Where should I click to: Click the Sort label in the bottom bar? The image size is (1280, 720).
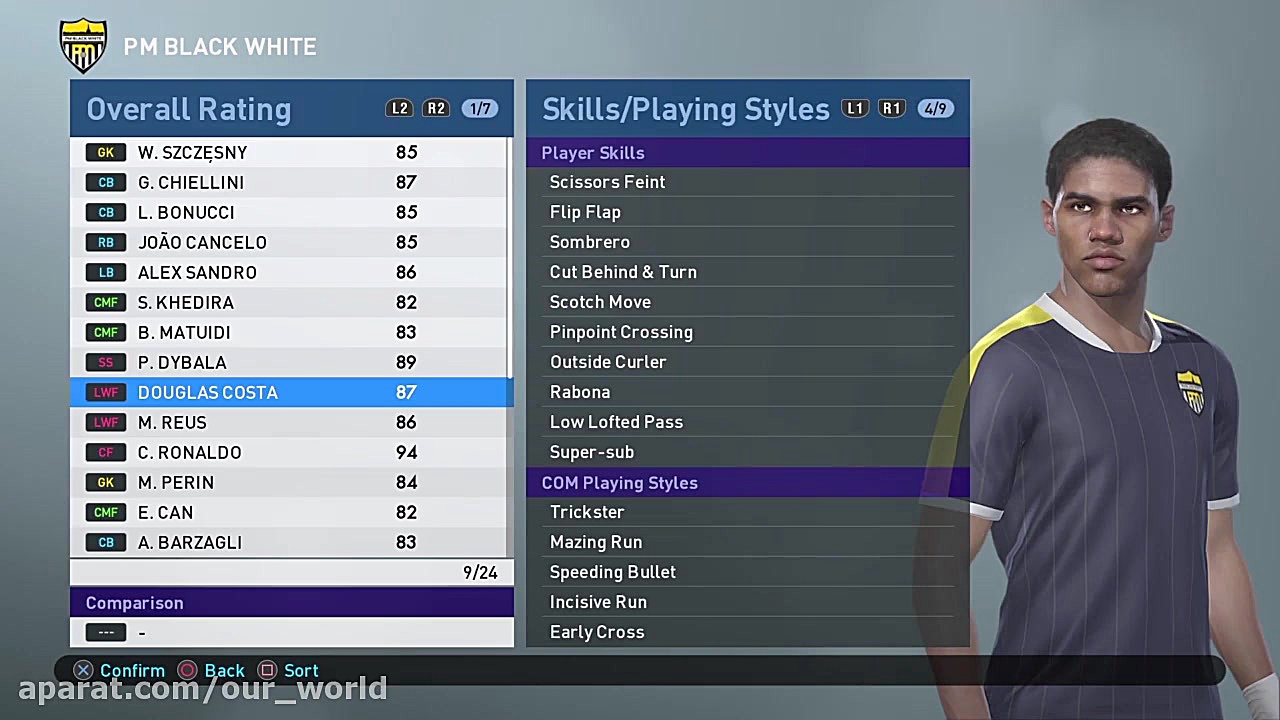point(300,670)
